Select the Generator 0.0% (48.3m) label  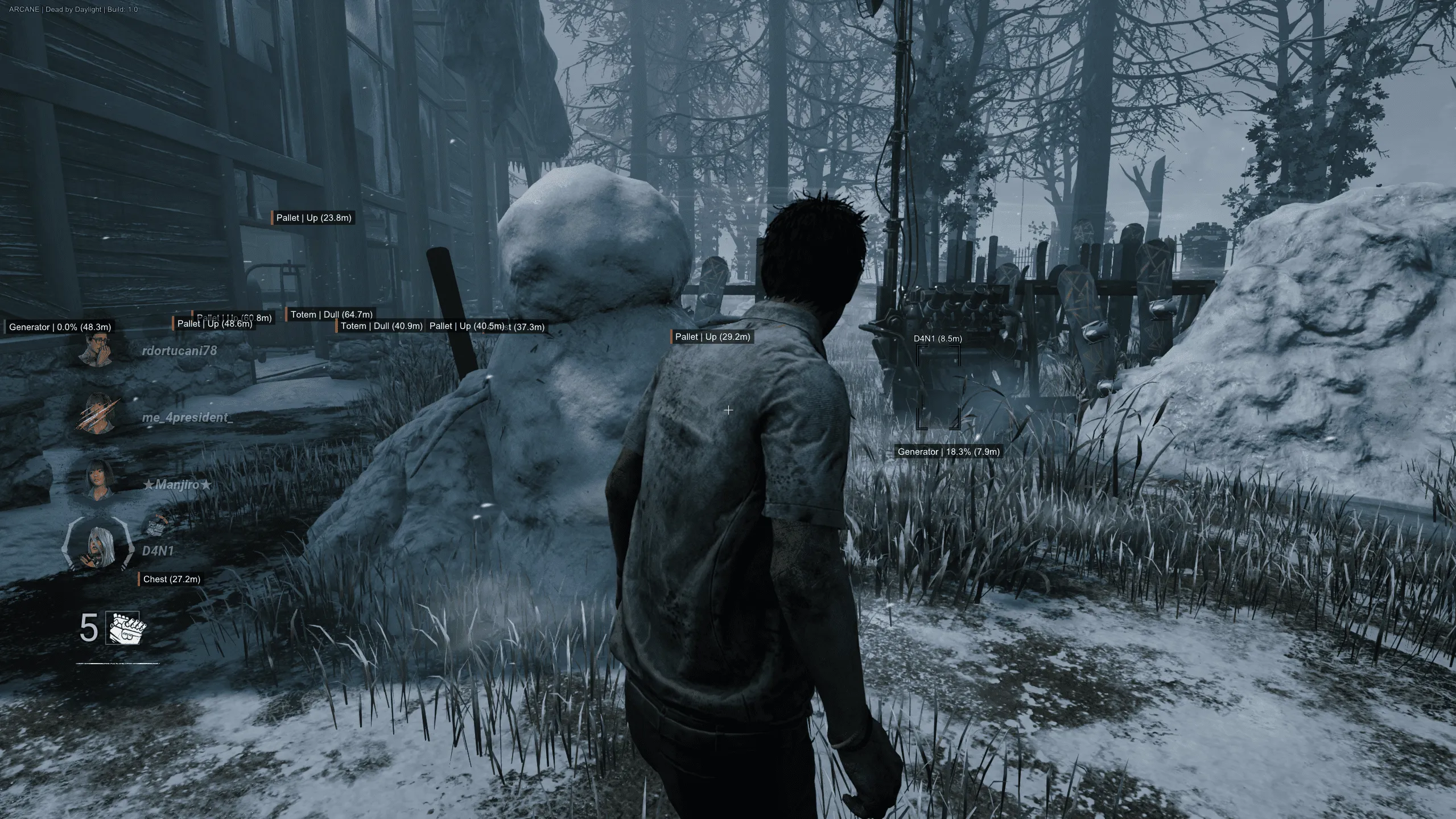pos(59,327)
